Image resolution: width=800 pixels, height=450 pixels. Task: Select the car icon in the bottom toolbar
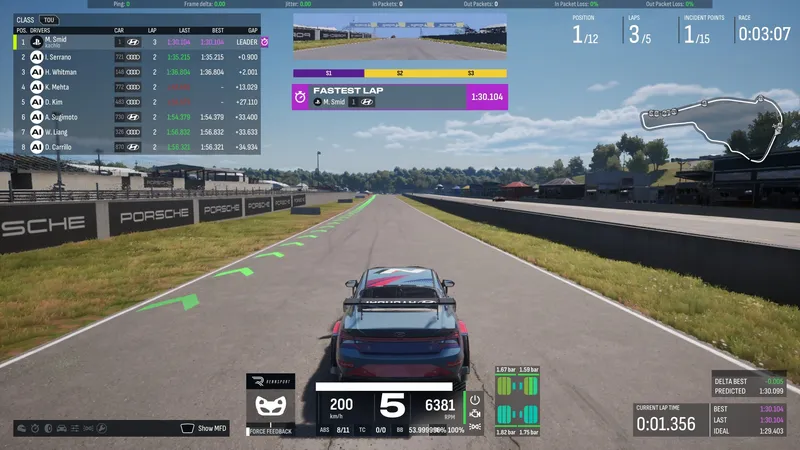[63, 429]
